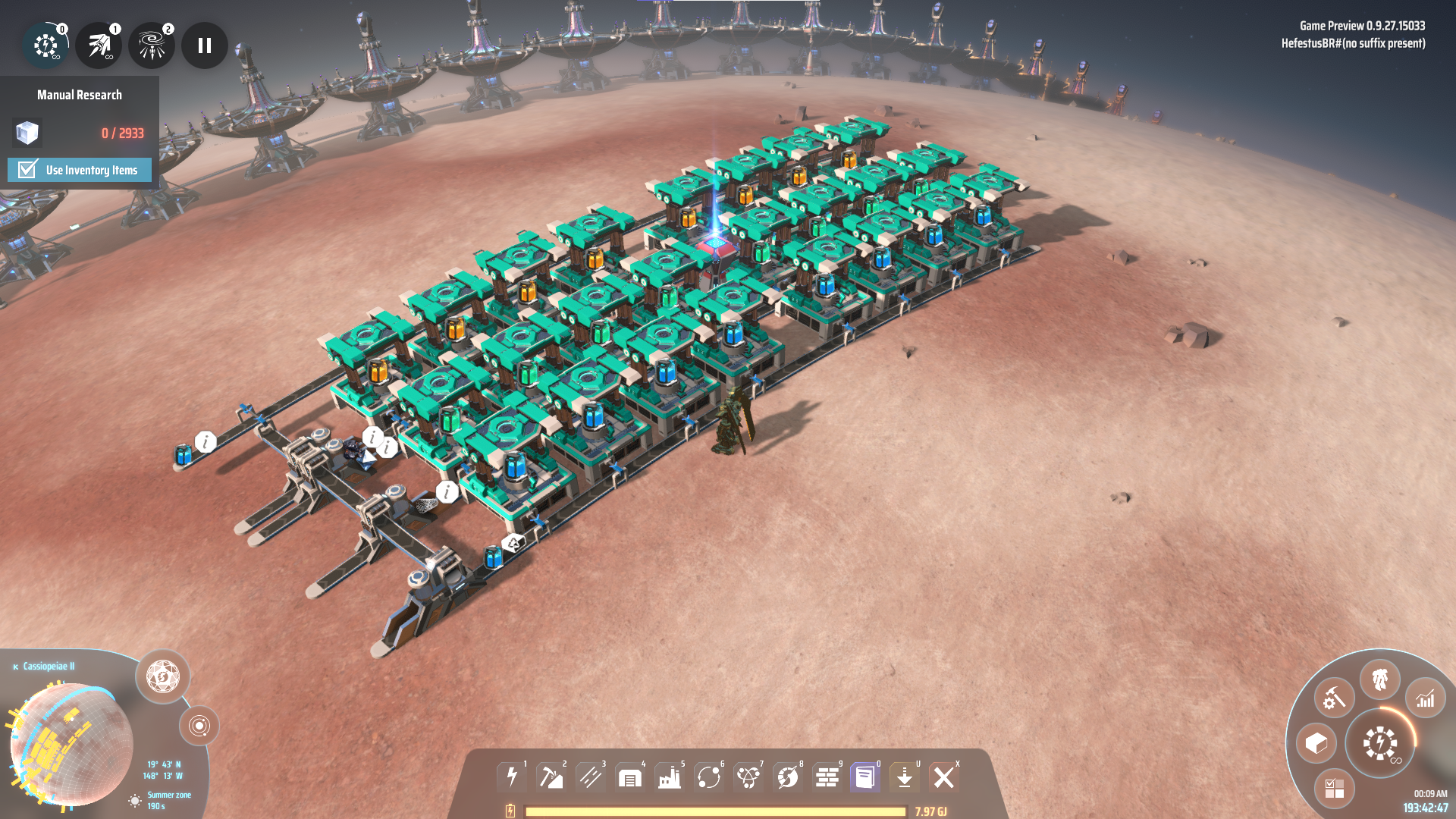Open the logistics transport build category
1456x819 pixels.
pos(709,777)
